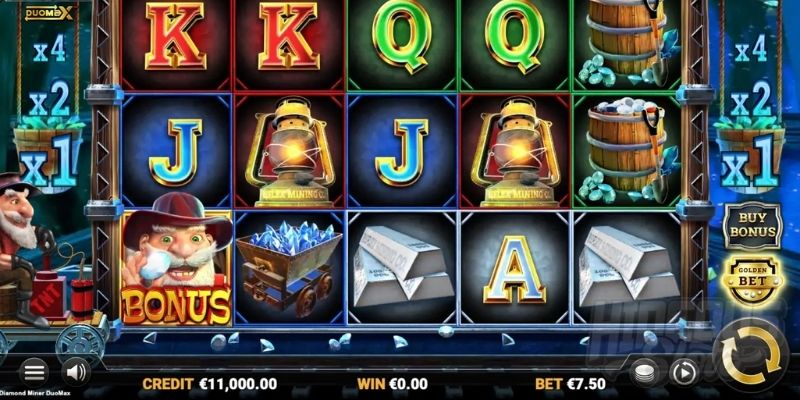Image resolution: width=800 pixels, height=400 pixels.
Task: Open the hamburger menu
Action: click(x=34, y=370)
